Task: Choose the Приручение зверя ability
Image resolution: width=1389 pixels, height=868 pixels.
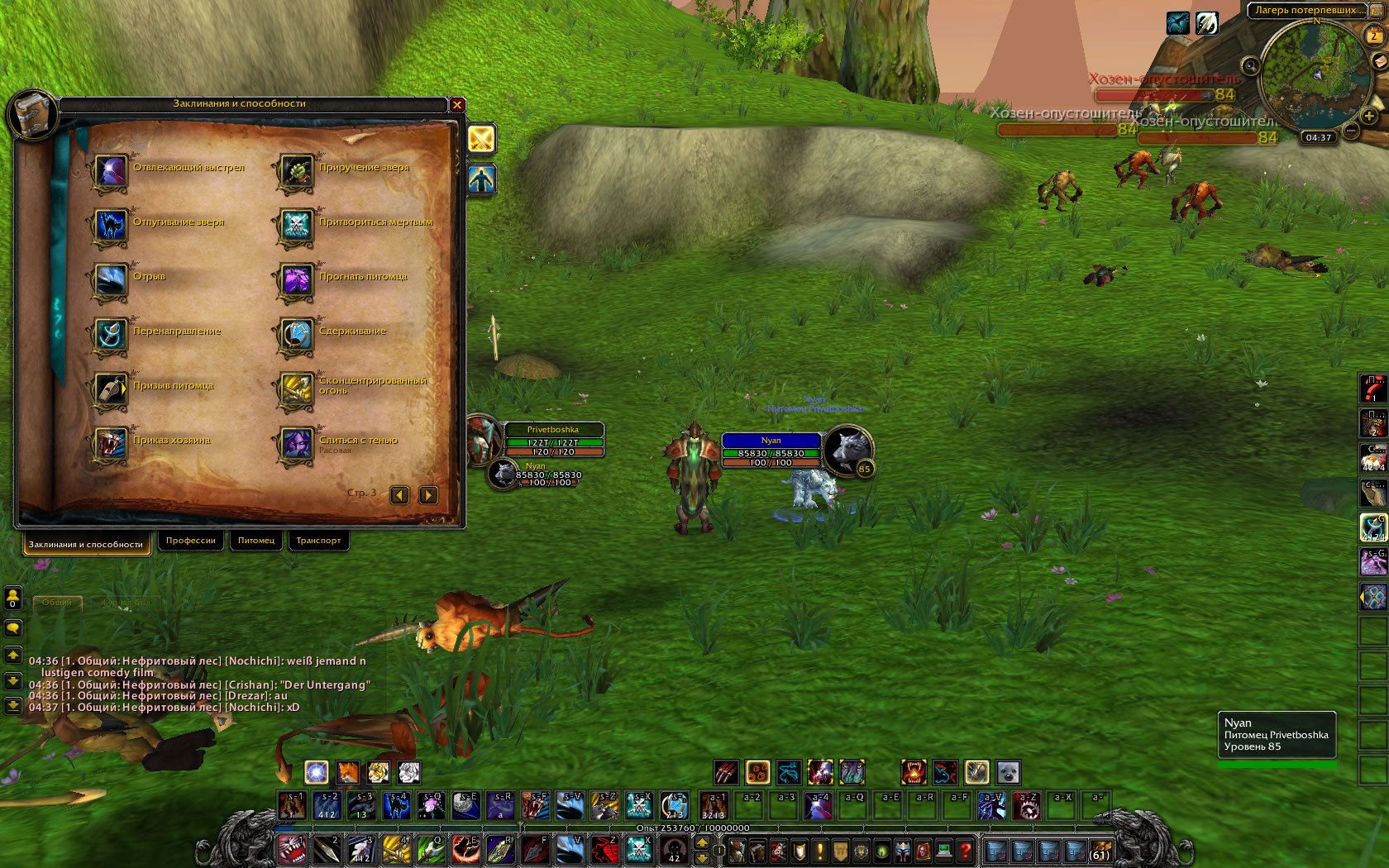Action: click(296, 171)
